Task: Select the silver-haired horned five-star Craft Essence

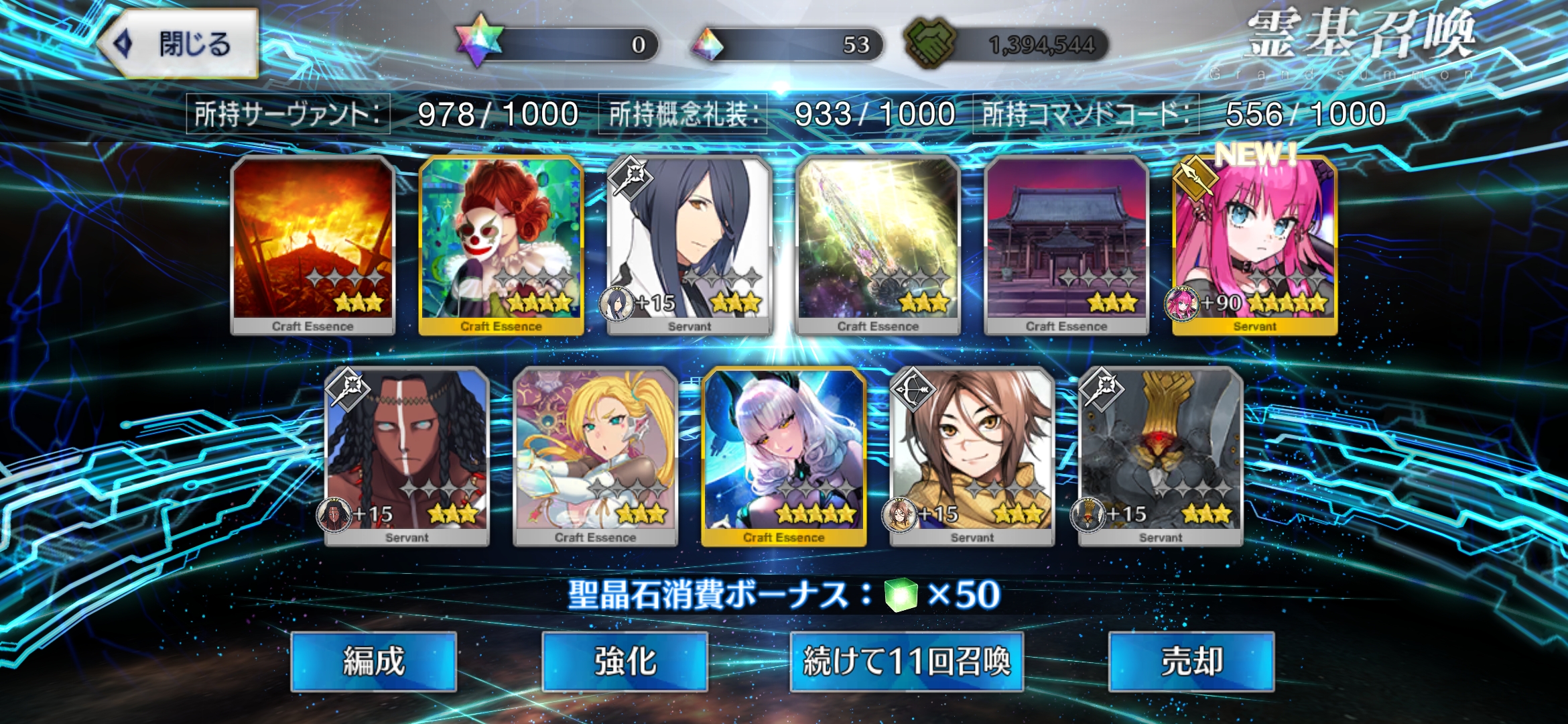Action: pos(783,456)
